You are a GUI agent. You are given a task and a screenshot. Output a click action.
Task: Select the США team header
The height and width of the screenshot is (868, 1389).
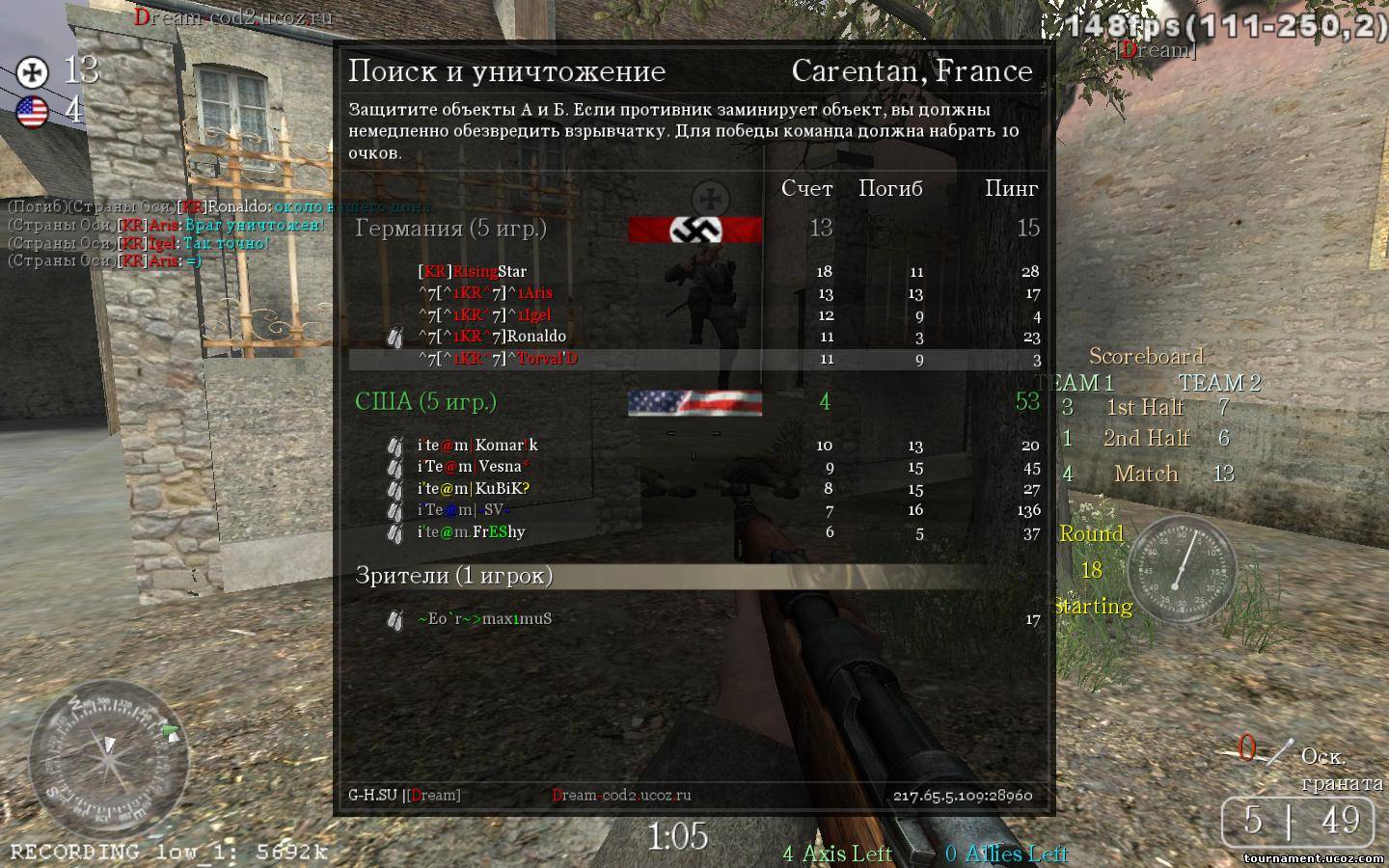click(x=425, y=402)
